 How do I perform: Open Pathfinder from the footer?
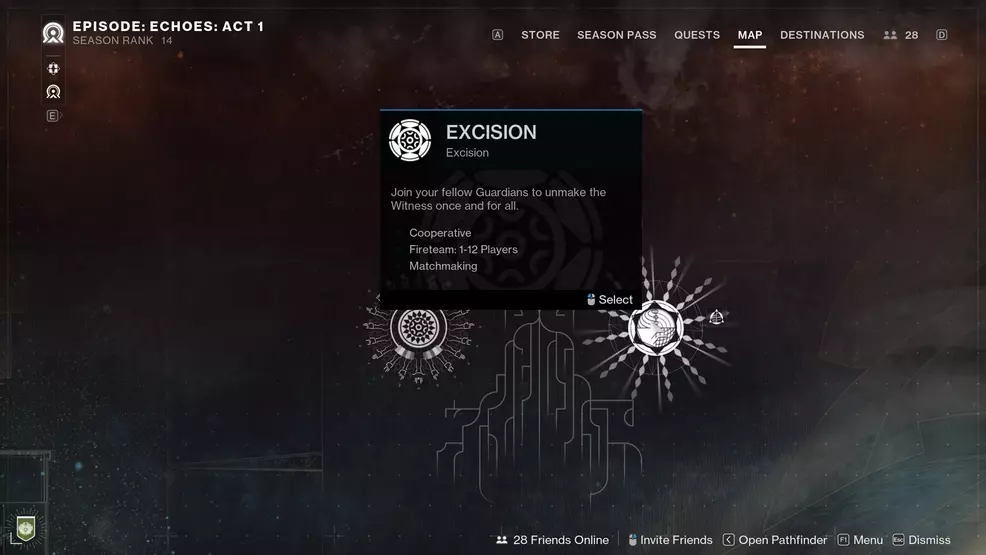tap(774, 540)
